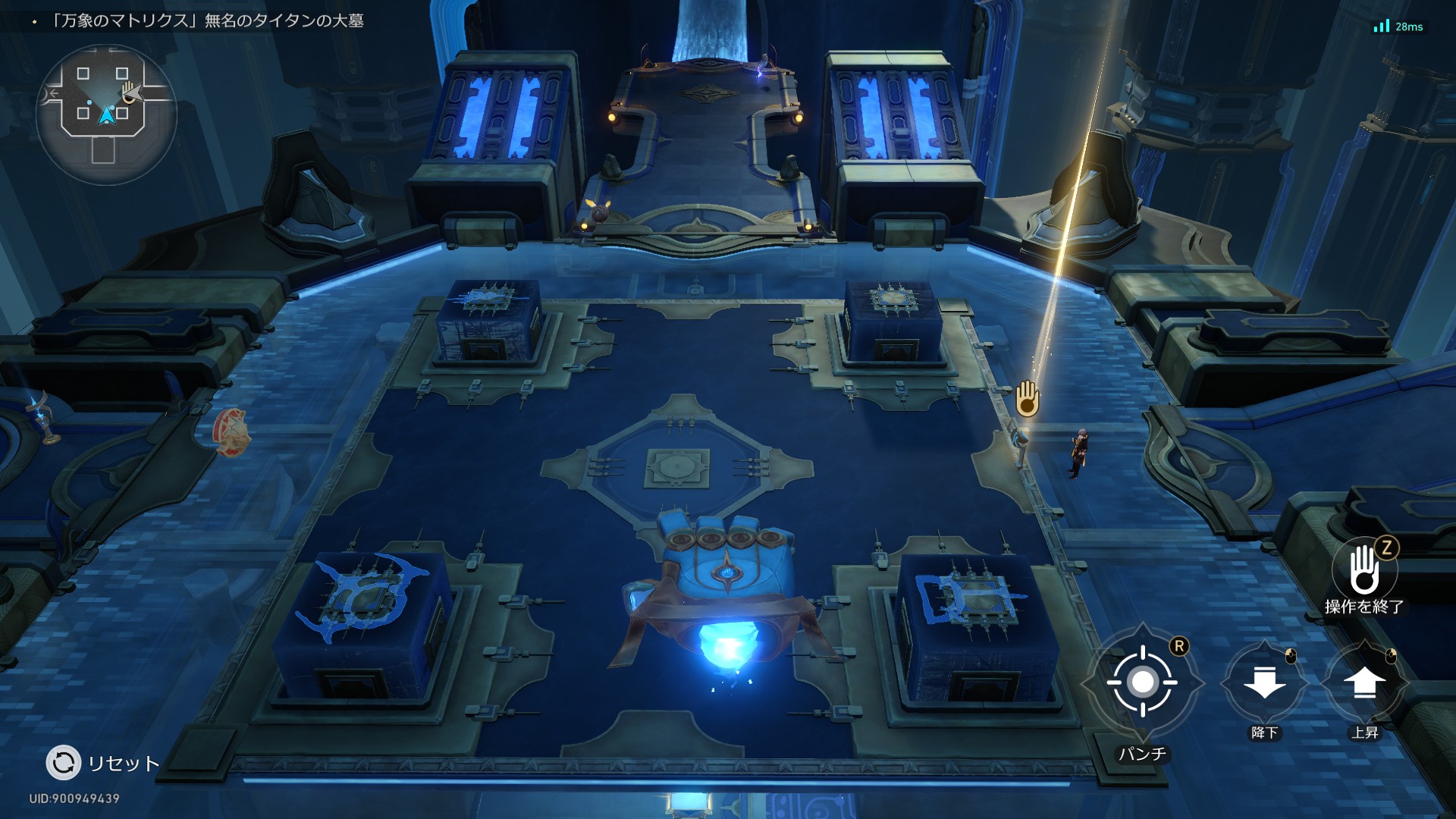1456x819 pixels.
Task: End control with 操作を終了 hand button
Action: pos(1363,570)
